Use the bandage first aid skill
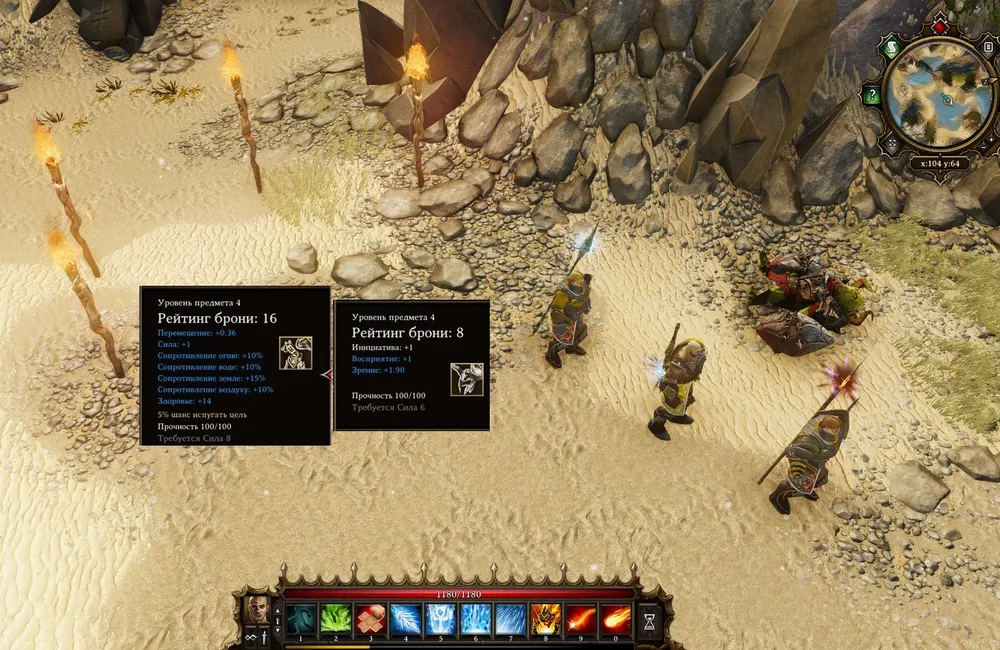The height and width of the screenshot is (650, 1000). (370, 619)
